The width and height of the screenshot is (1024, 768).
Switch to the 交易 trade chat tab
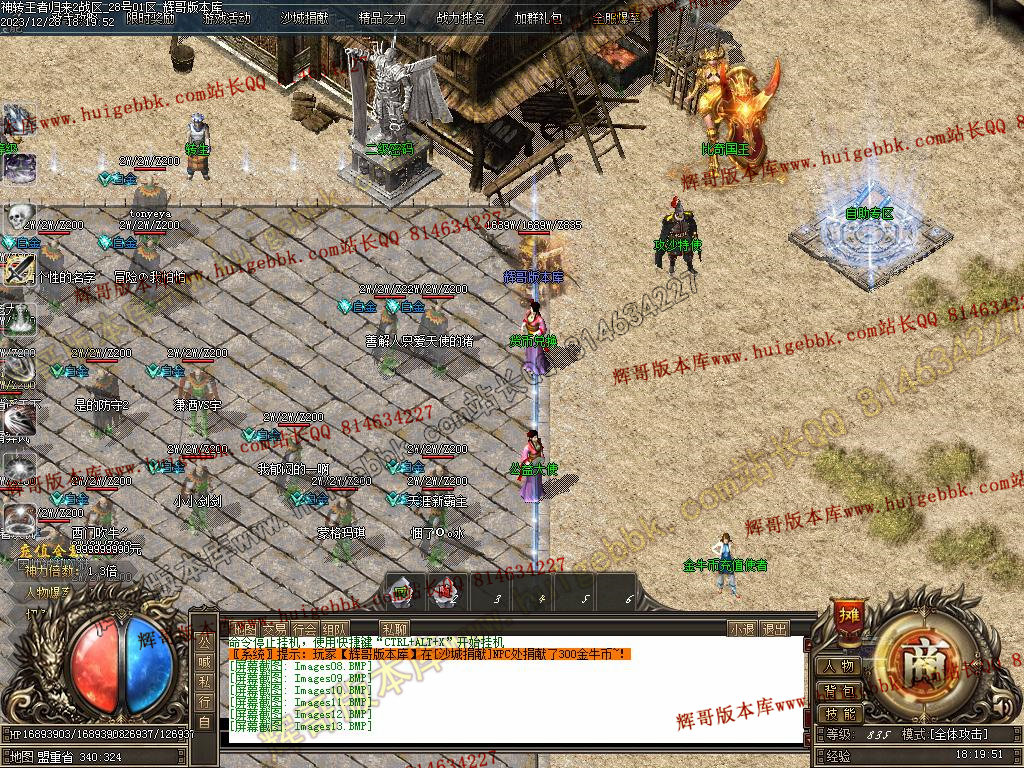click(x=274, y=629)
